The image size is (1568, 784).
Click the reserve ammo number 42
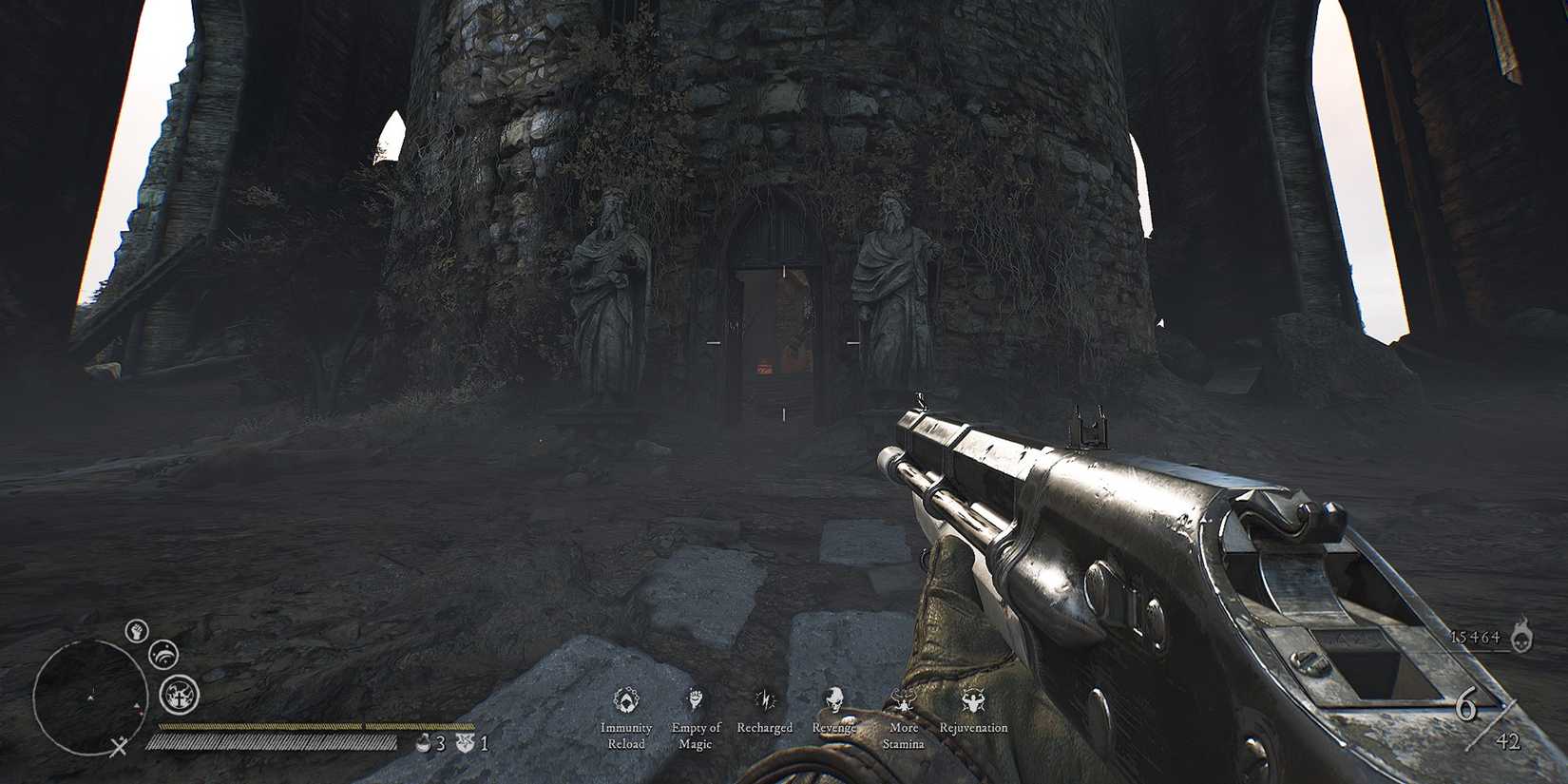[1509, 741]
